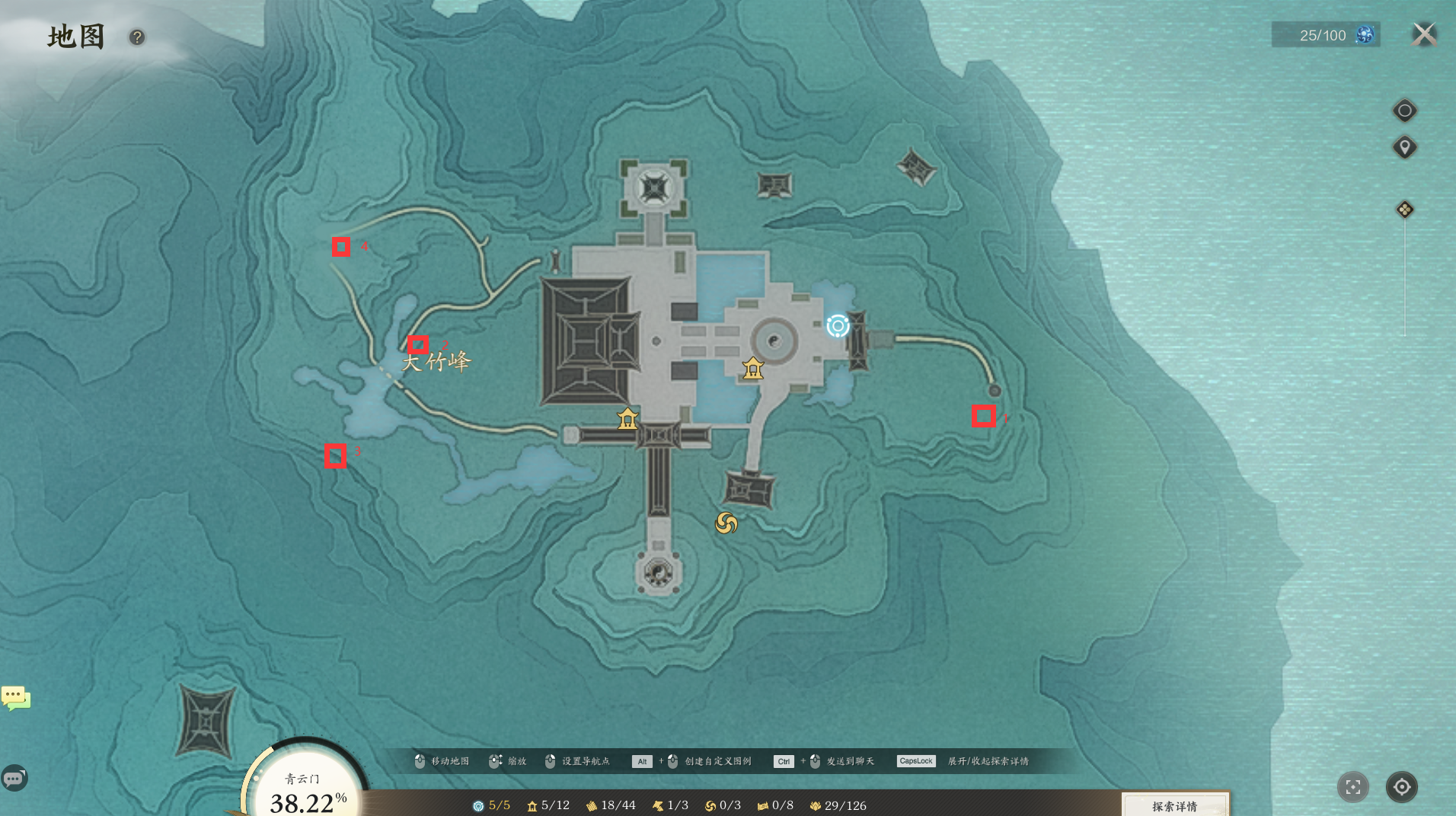Select the glowing blue teleport point marker
The image size is (1456, 816).
[x=838, y=326]
